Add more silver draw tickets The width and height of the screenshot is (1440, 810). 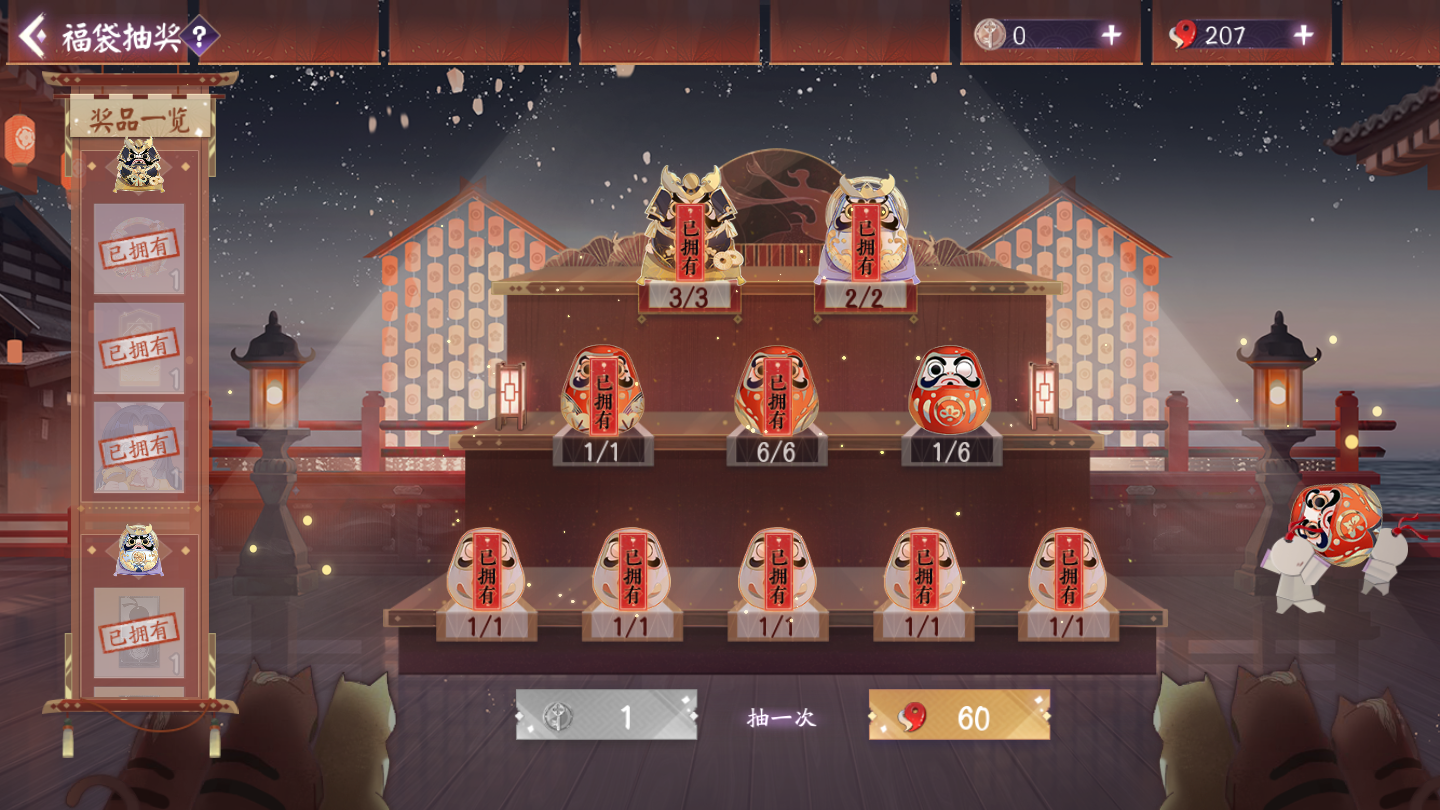click(x=1111, y=36)
